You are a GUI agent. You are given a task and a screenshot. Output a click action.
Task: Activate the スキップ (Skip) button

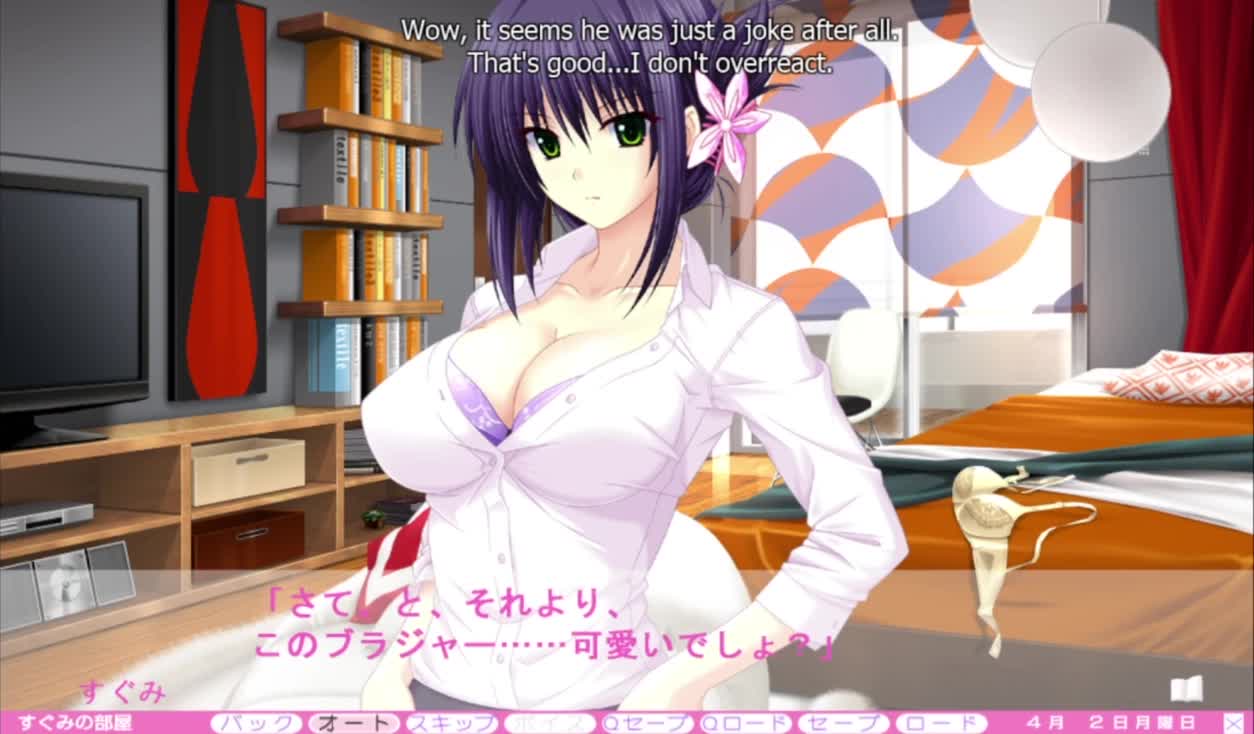pos(451,723)
